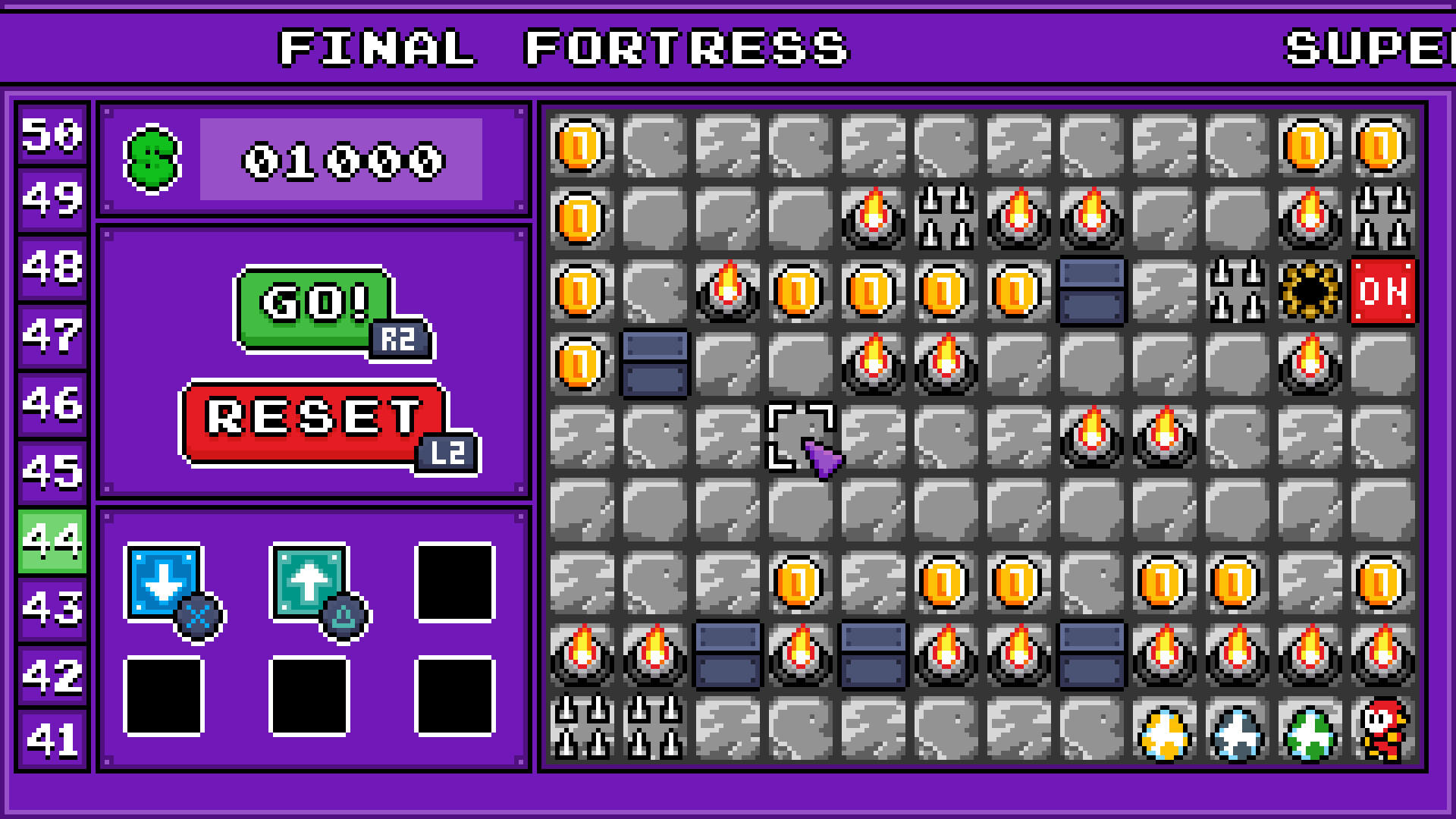Viewport: 1456px width, 819px height.
Task: Click the coin tile in the top-left grid corner
Action: (x=580, y=147)
